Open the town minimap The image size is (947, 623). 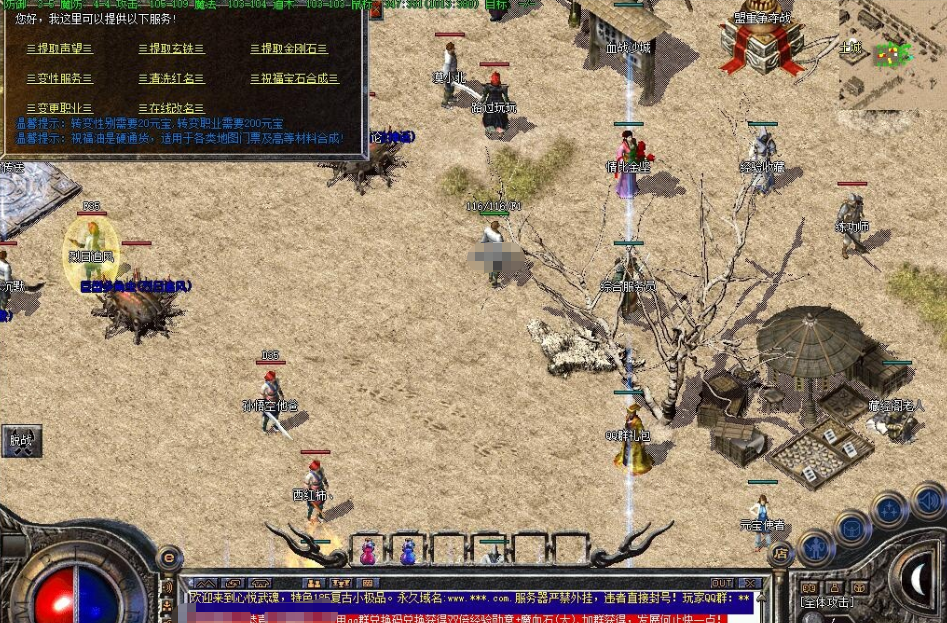tap(892, 48)
